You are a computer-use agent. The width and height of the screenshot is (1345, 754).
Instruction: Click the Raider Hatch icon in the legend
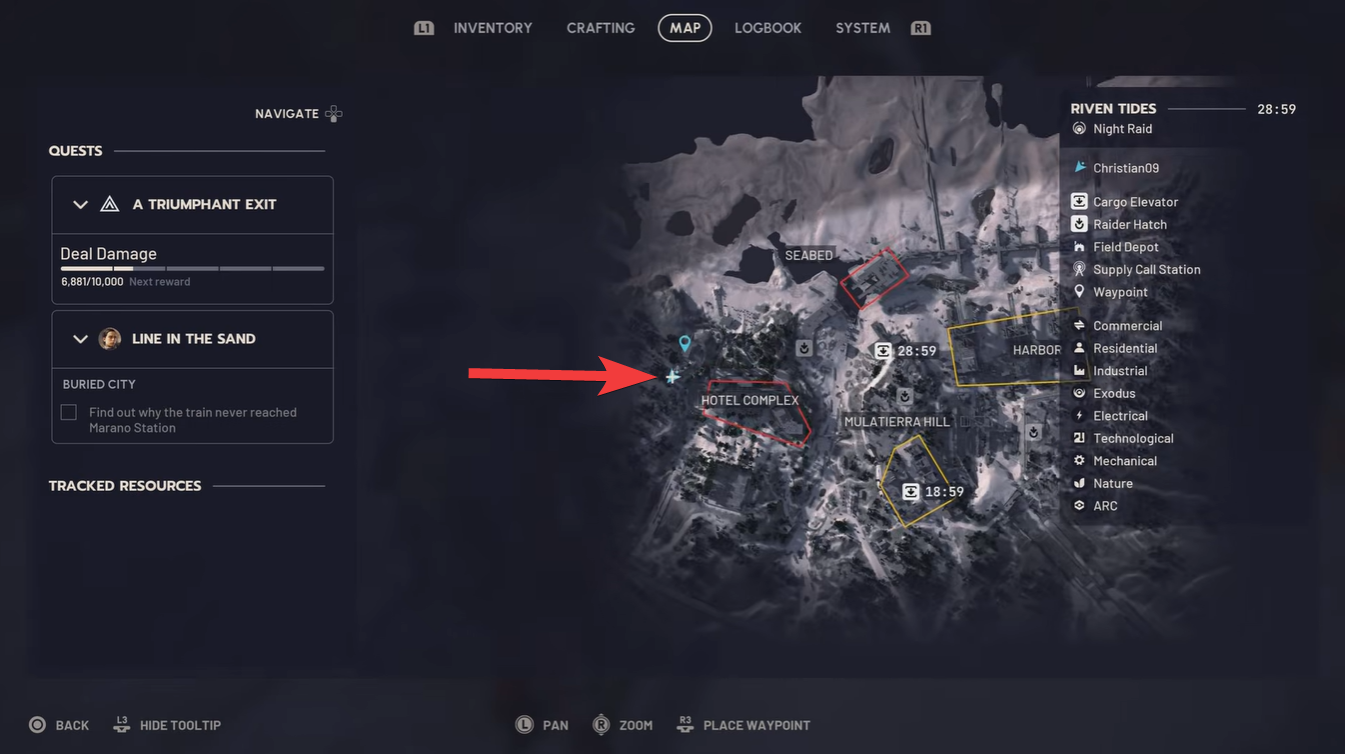click(x=1078, y=224)
